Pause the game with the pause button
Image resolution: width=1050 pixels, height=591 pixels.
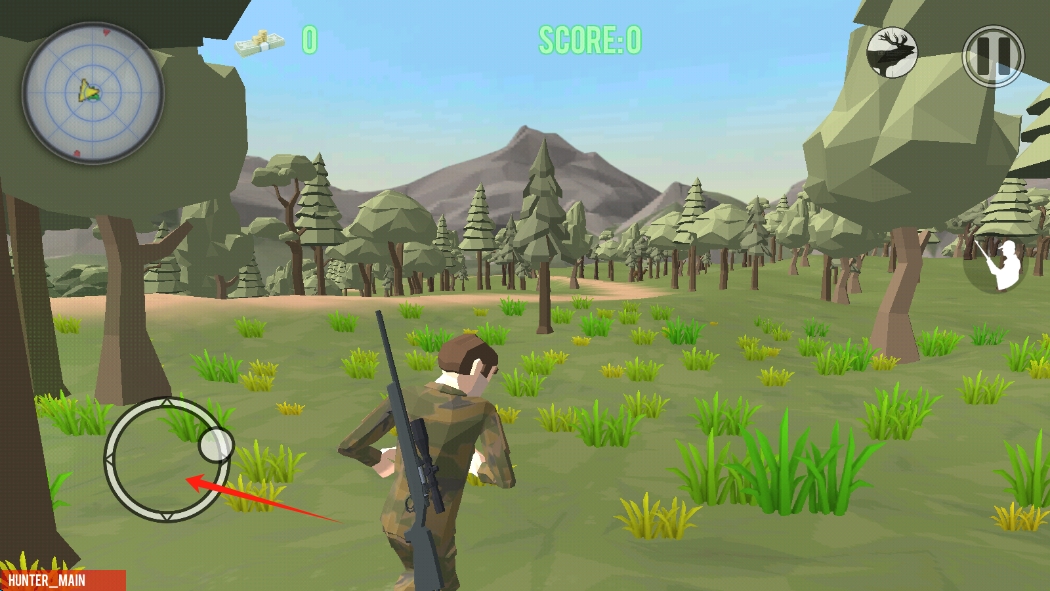pyautogui.click(x=992, y=55)
